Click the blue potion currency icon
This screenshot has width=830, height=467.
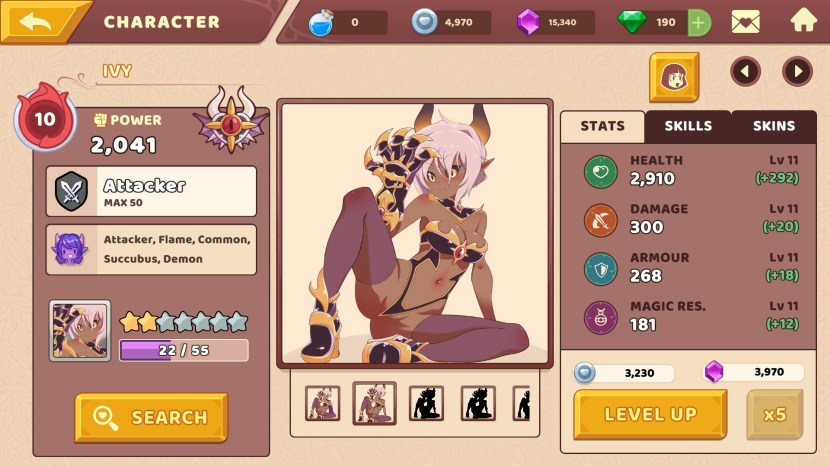(320, 22)
